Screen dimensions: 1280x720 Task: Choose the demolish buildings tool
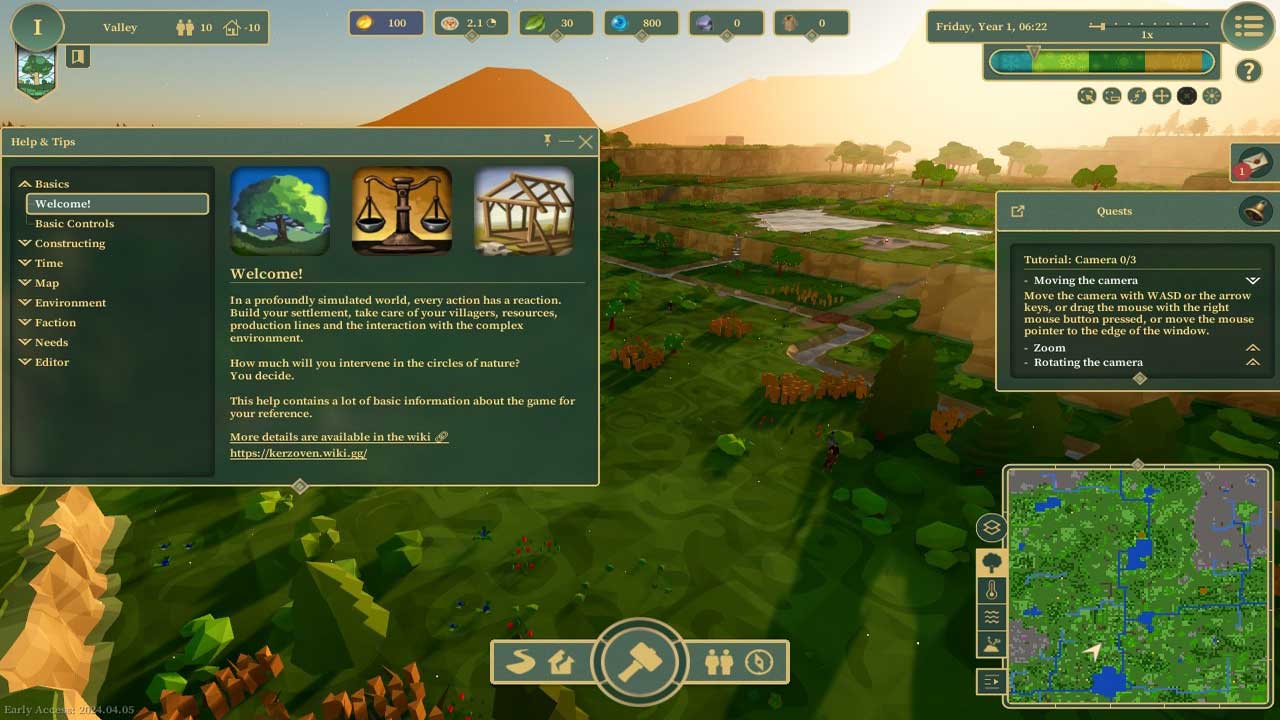[x=561, y=662]
